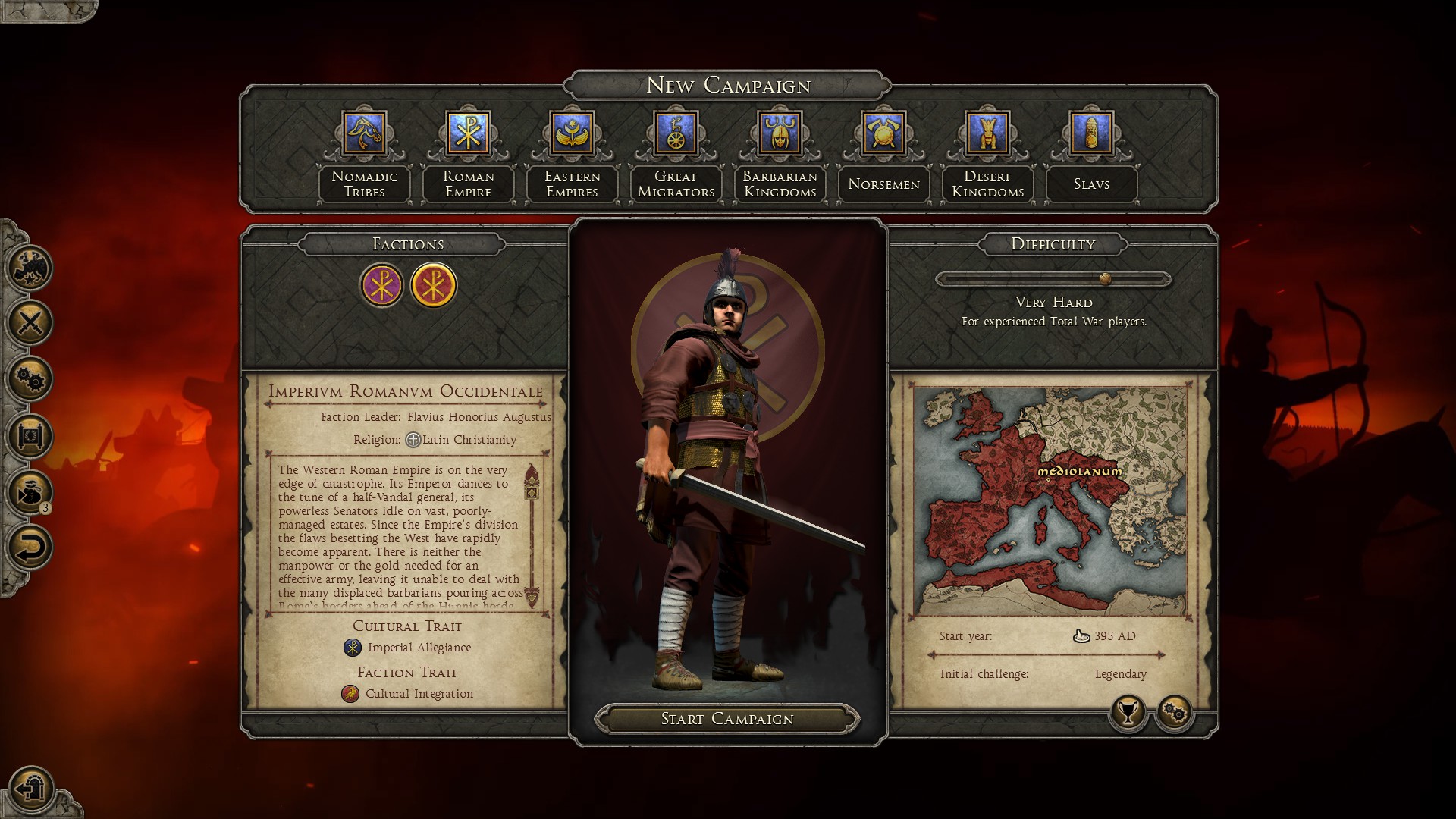Open the goblet victory conditions button
The image size is (1456, 819).
(x=1128, y=713)
